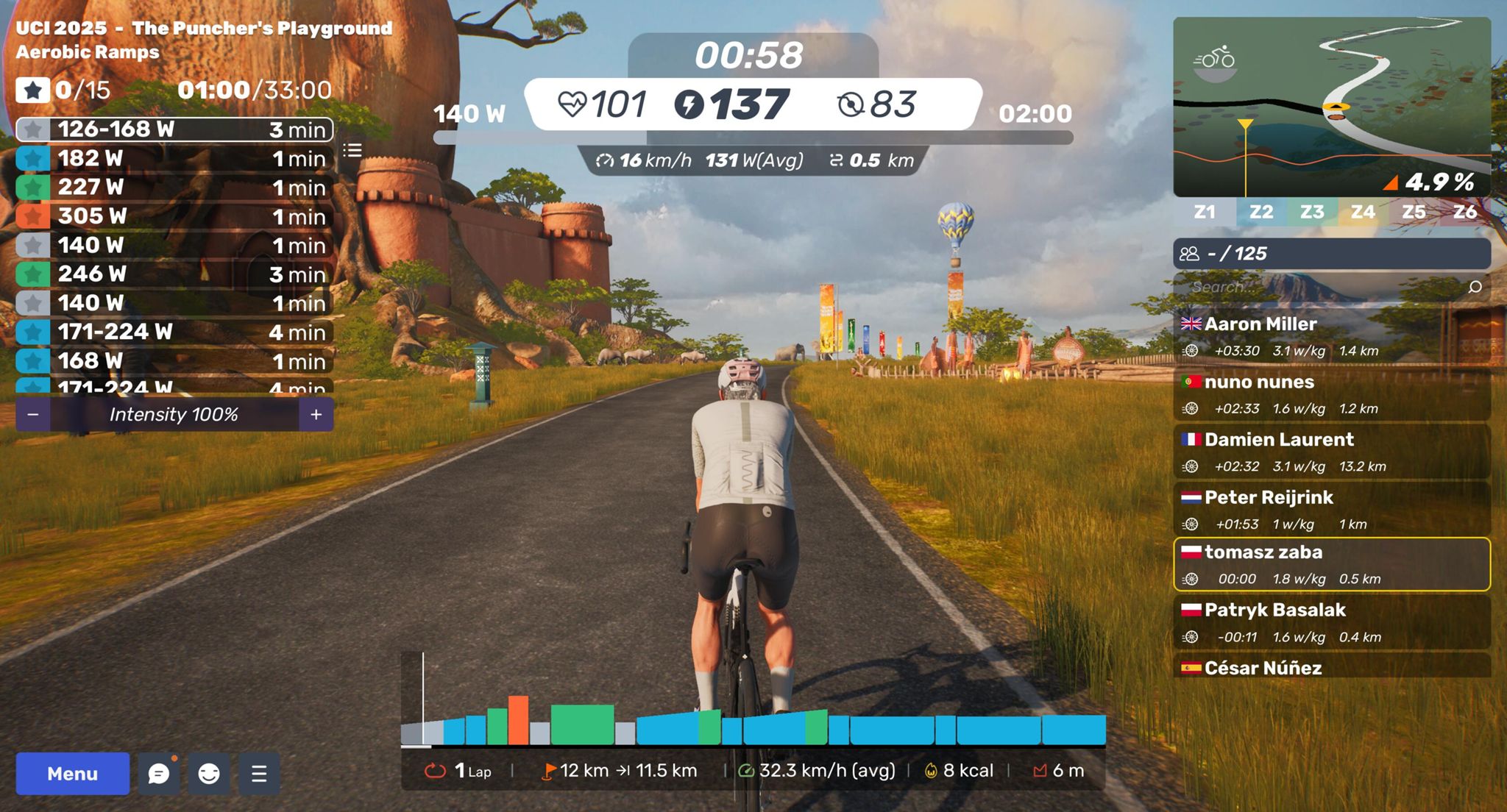
Task: Open the smiley emote picker
Action: pos(209,773)
